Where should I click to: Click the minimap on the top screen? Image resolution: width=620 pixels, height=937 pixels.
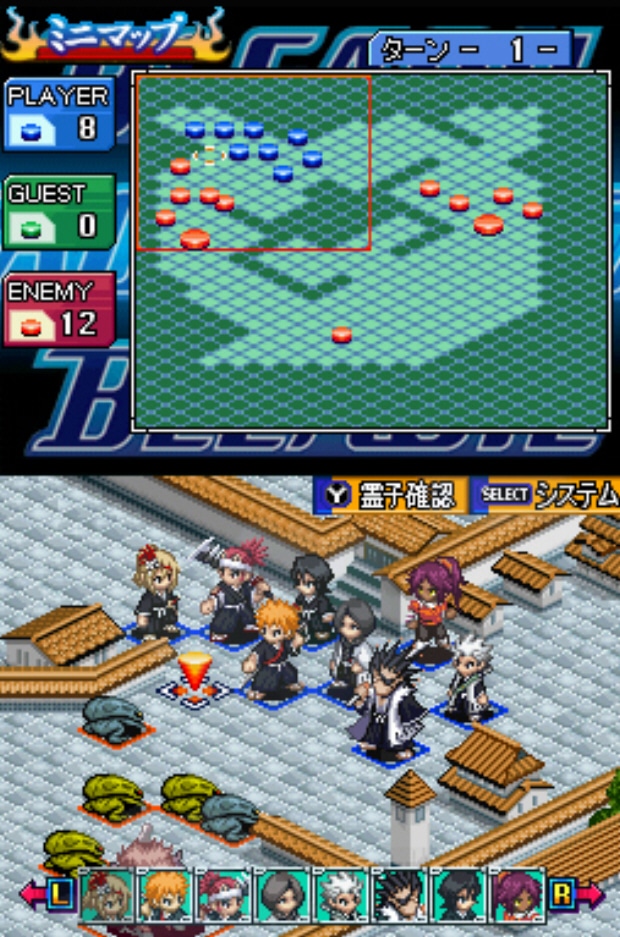[x=370, y=250]
